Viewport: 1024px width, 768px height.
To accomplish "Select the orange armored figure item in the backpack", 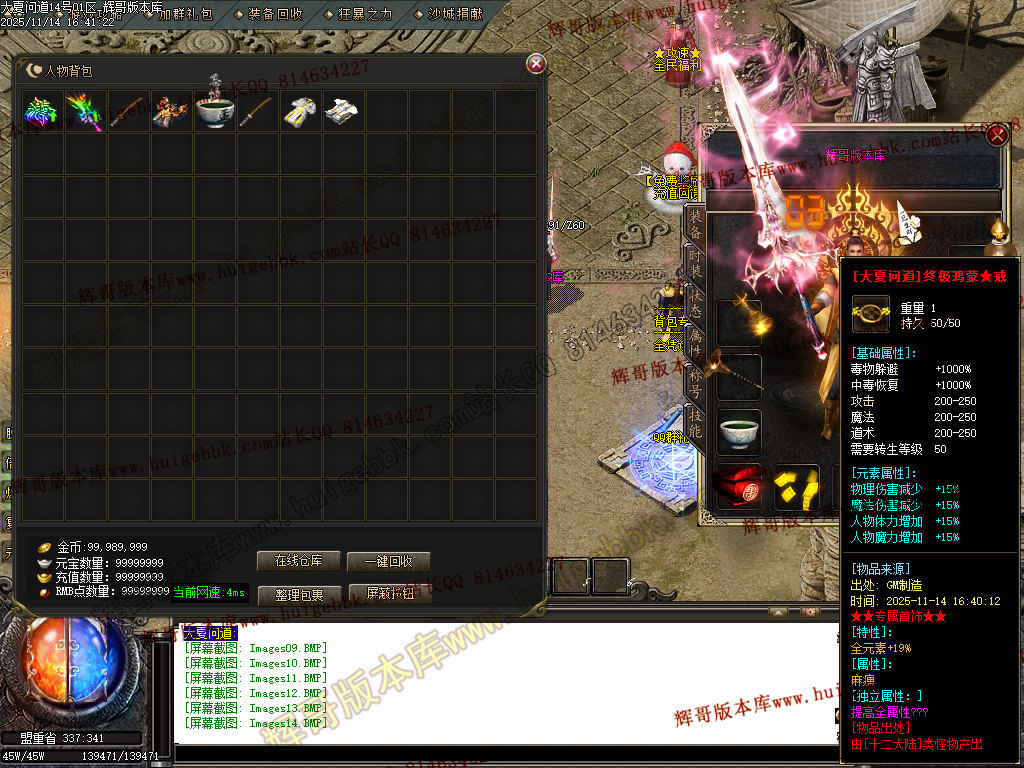I will 172,111.
